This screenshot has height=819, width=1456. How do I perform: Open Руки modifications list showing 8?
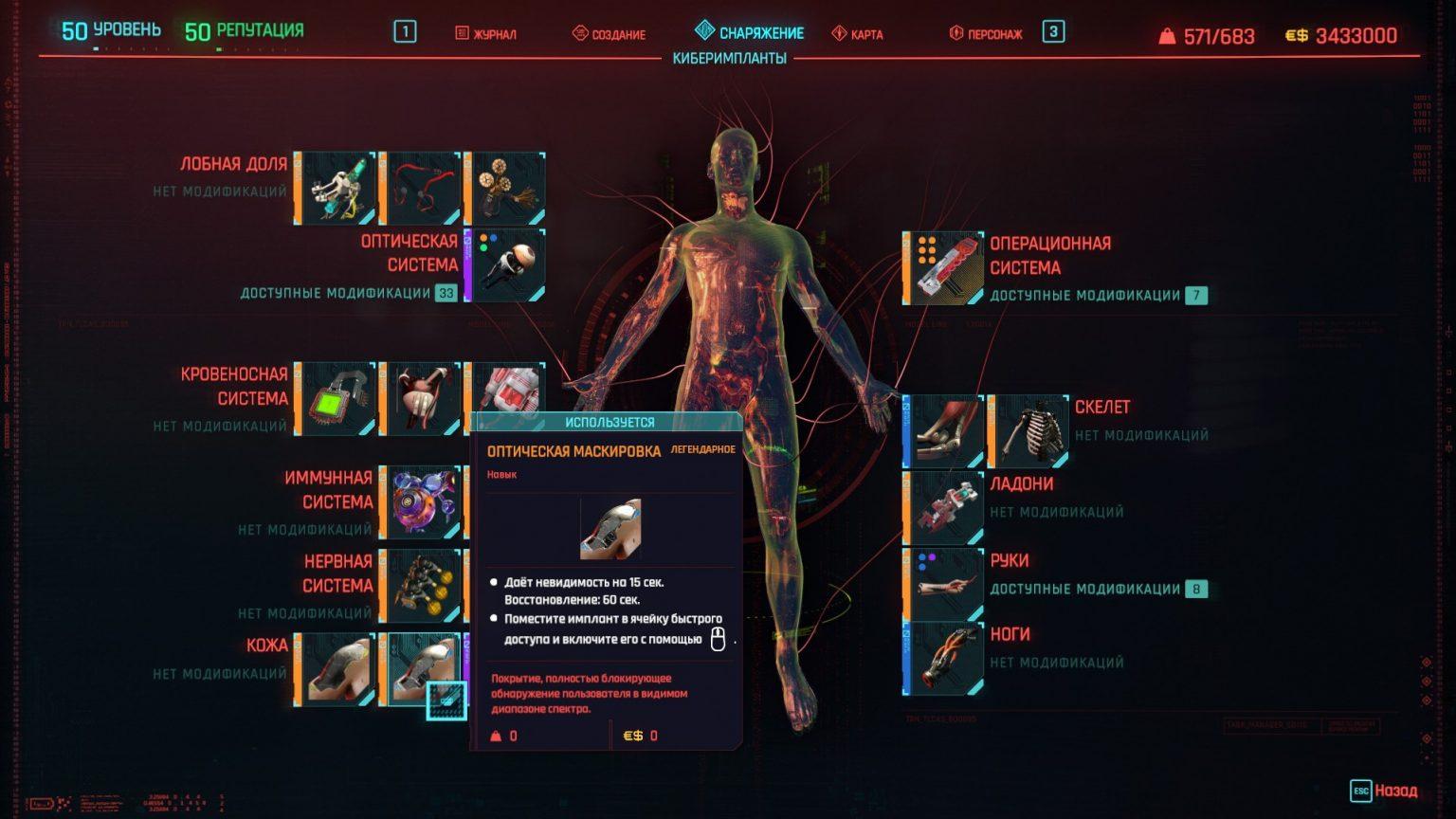[1196, 588]
